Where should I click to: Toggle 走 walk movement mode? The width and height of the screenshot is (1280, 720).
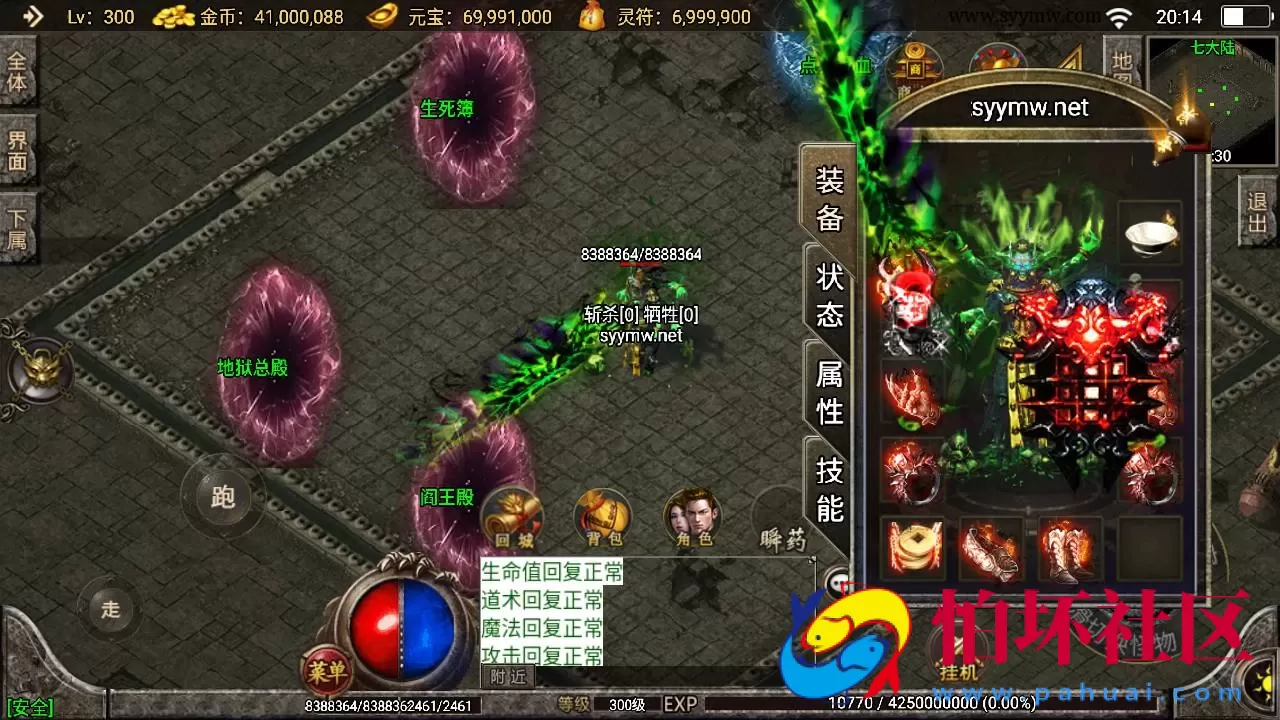click(x=110, y=607)
